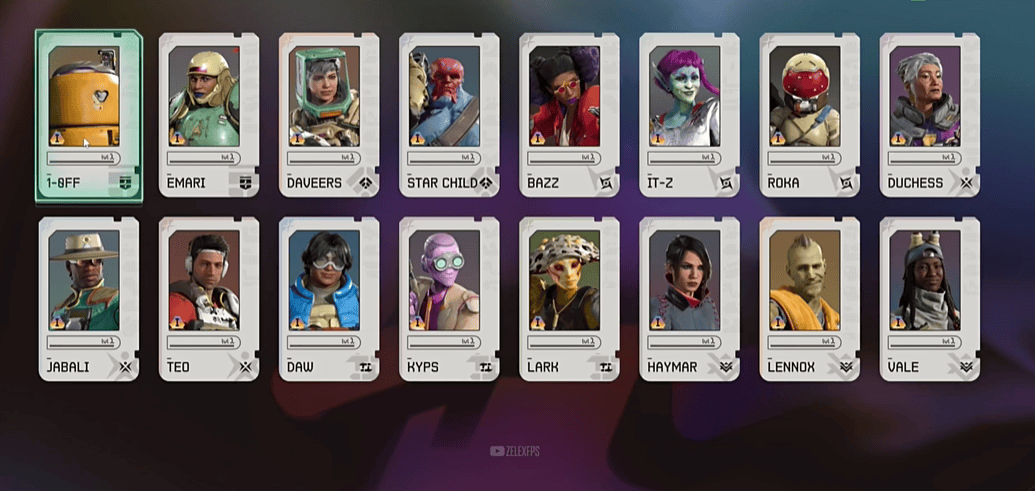The image size is (1035, 491).
Task: Choose the Daw character card
Action: click(x=329, y=297)
